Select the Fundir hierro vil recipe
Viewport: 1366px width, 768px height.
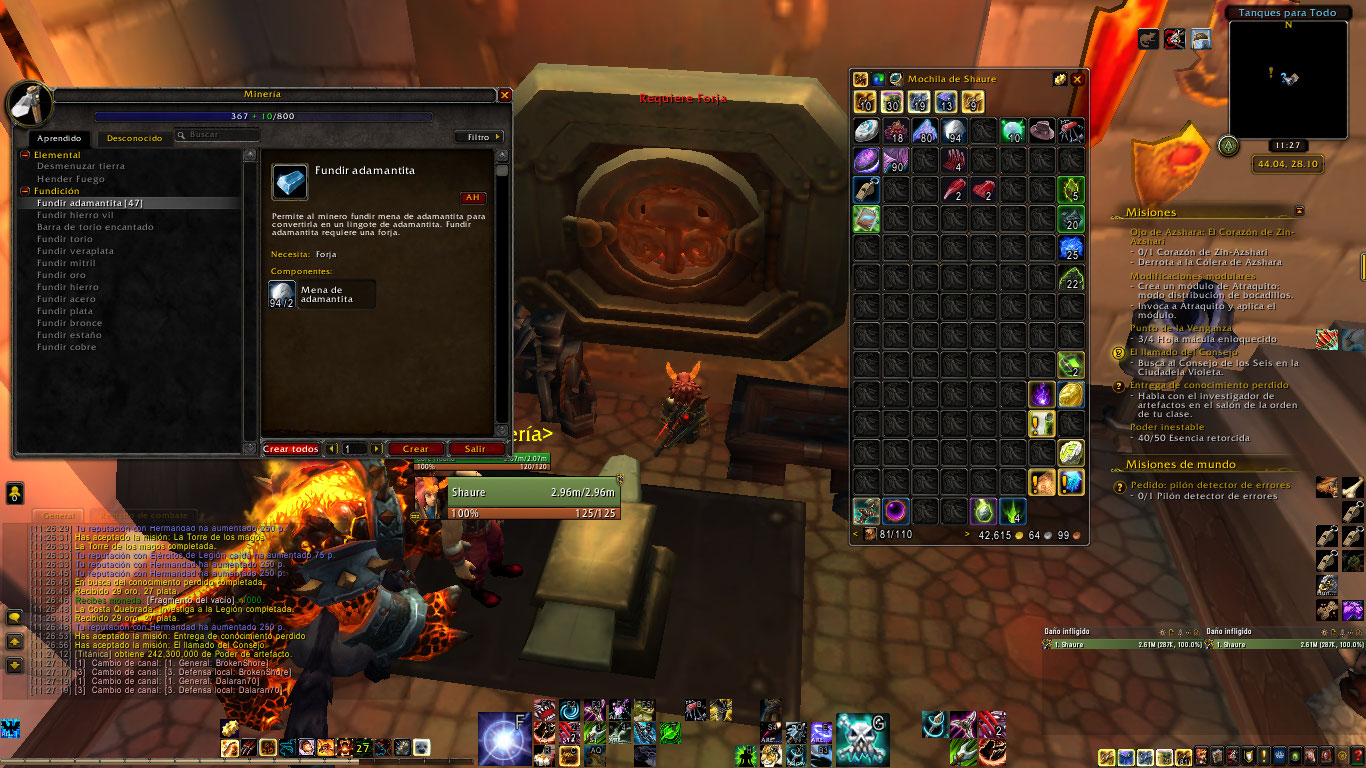tap(75, 215)
